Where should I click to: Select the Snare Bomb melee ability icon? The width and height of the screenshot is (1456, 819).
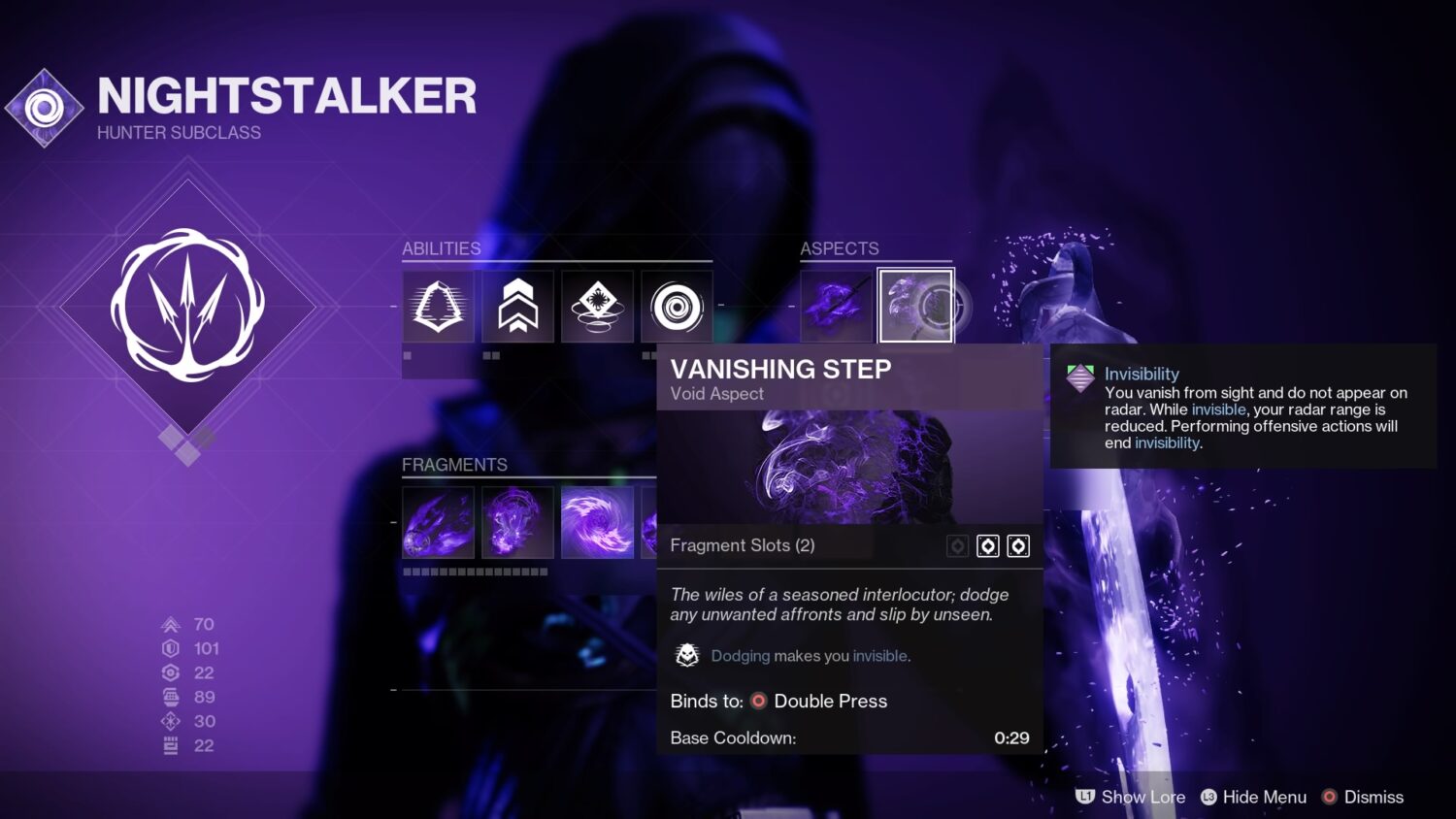[x=596, y=307]
